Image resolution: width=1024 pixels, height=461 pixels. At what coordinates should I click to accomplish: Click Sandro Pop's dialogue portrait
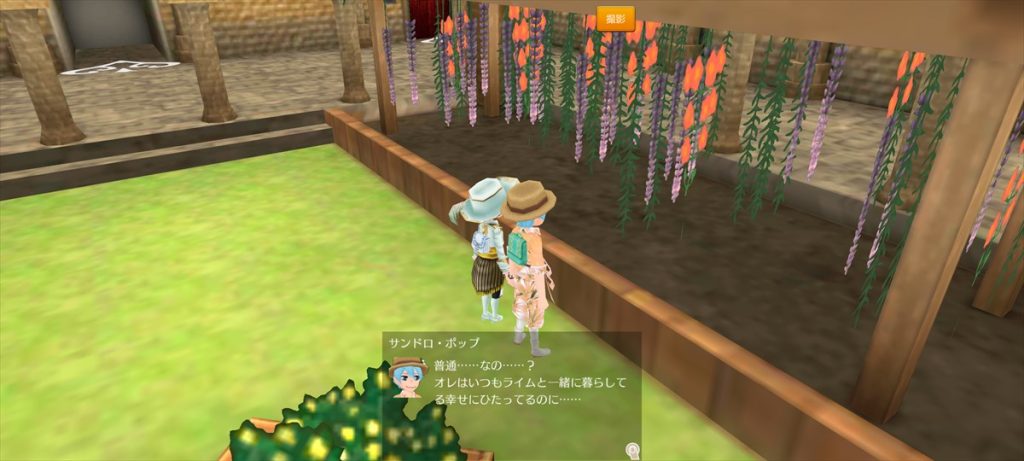pos(408,376)
